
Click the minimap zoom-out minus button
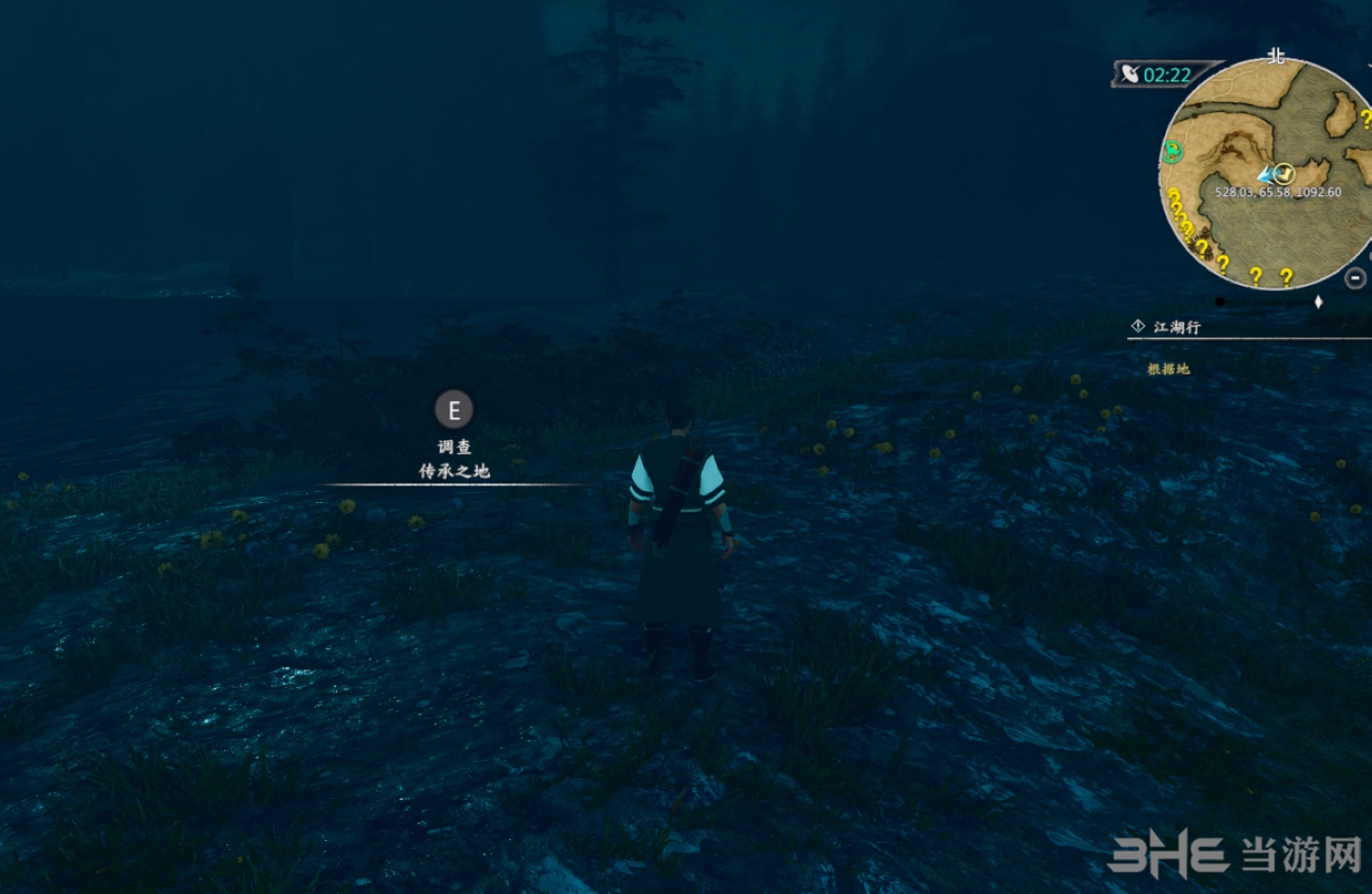[1355, 278]
